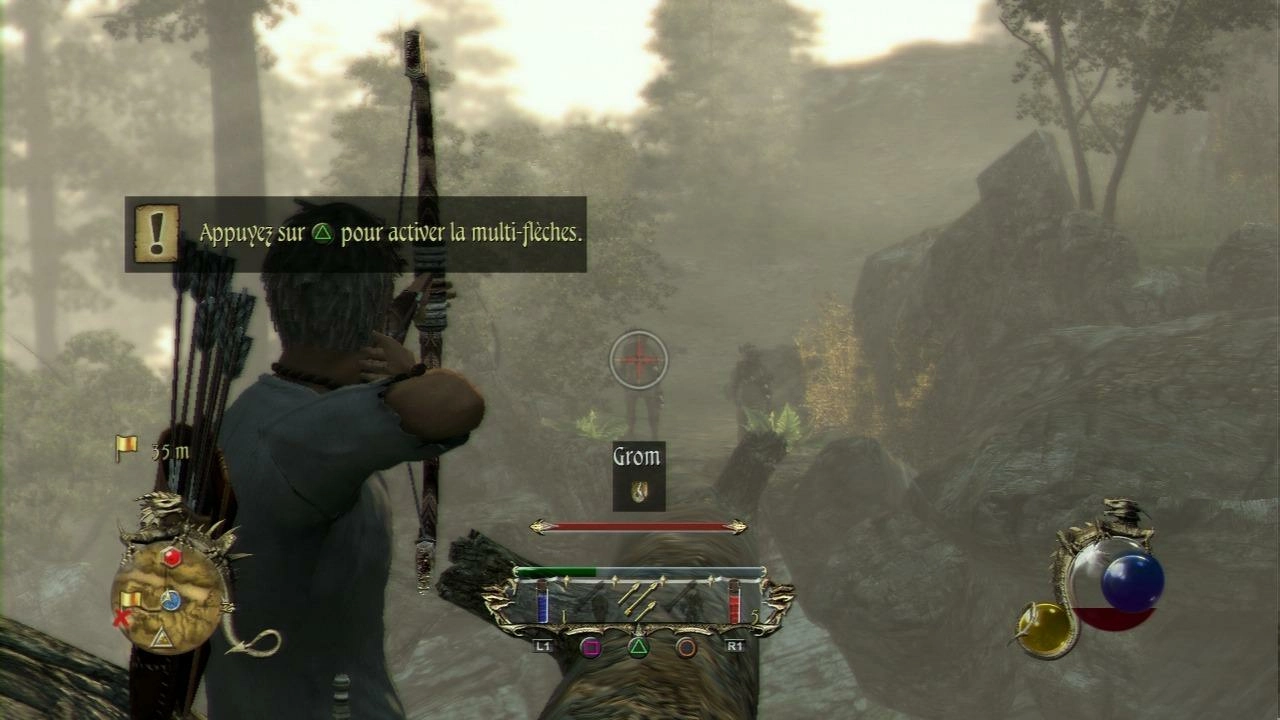Screen dimensions: 1280x720
Task: Activate the multi-arrow skill icon
Action: pos(638,598)
